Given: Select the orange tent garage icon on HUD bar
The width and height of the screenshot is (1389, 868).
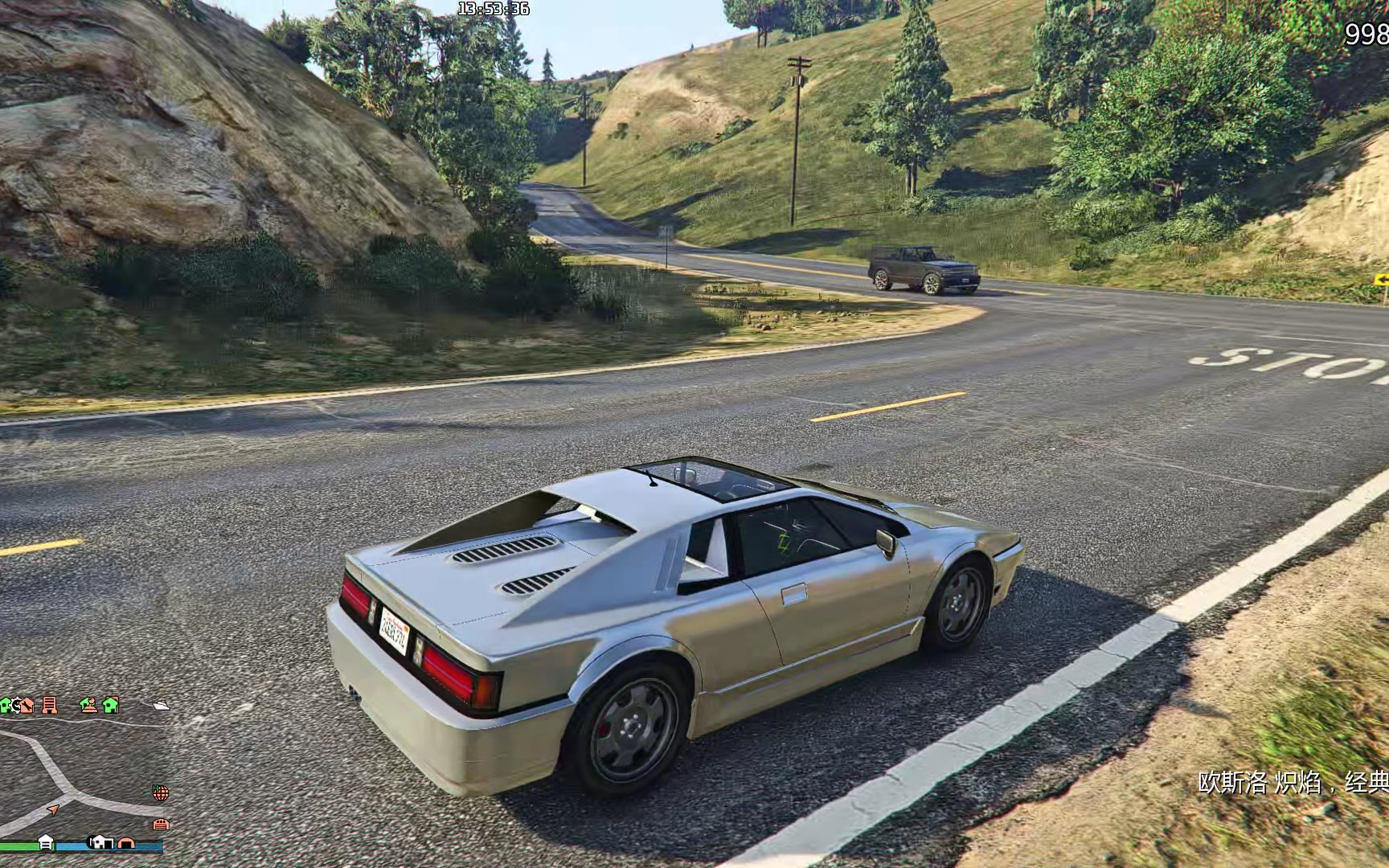Looking at the screenshot, I should pyautogui.click(x=126, y=843).
